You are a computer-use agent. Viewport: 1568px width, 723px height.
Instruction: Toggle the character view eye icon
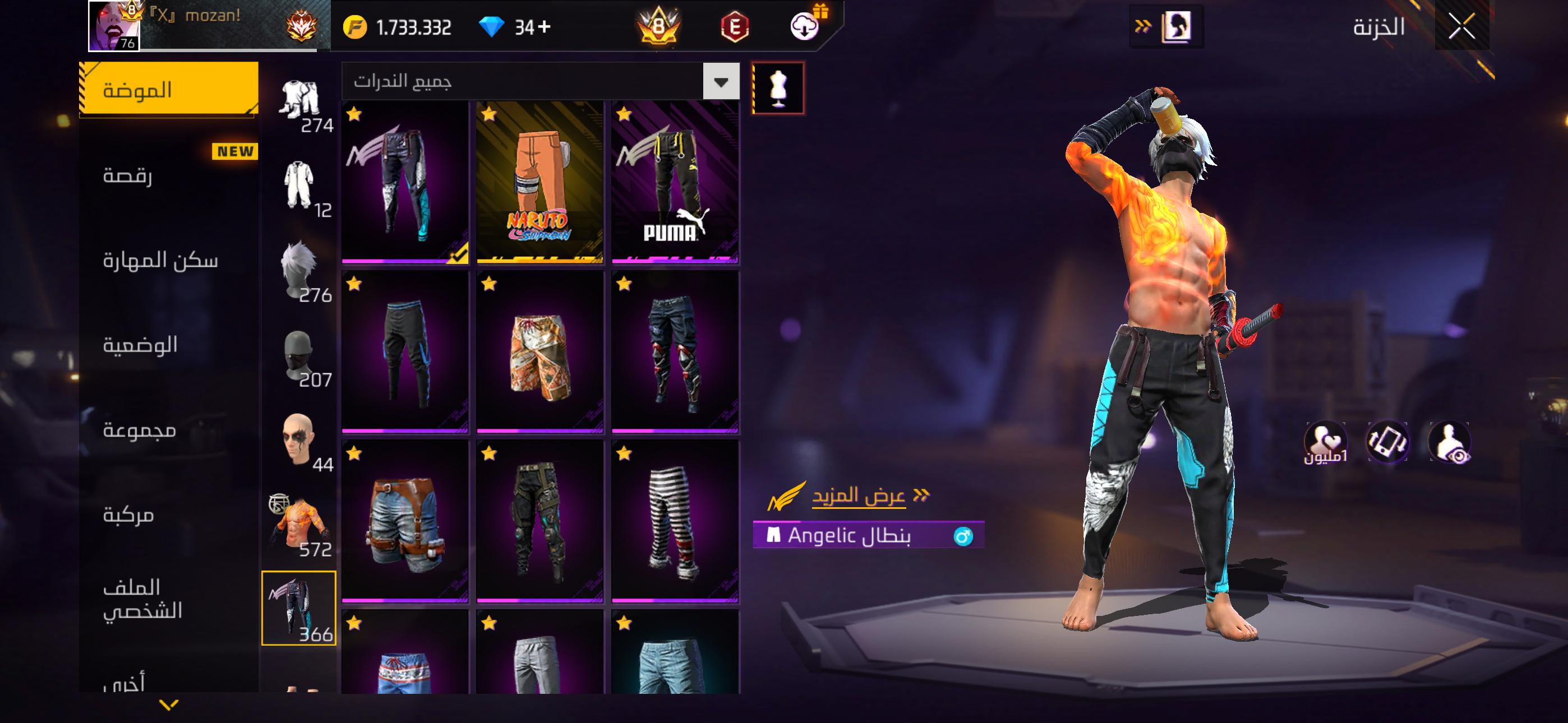coord(1450,442)
